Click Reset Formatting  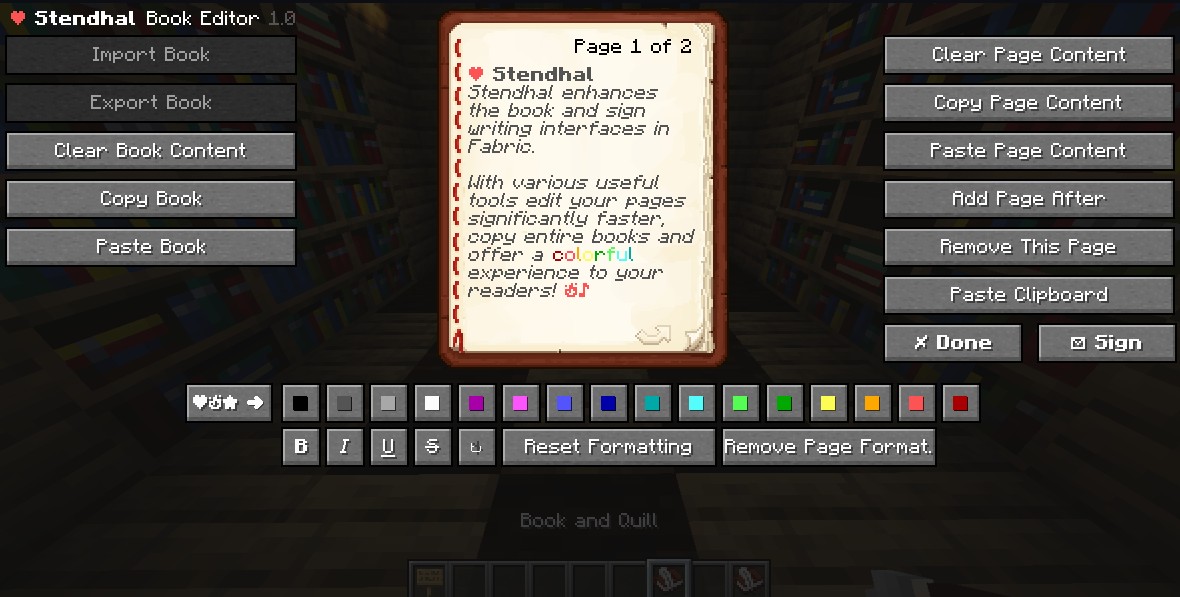coord(608,447)
